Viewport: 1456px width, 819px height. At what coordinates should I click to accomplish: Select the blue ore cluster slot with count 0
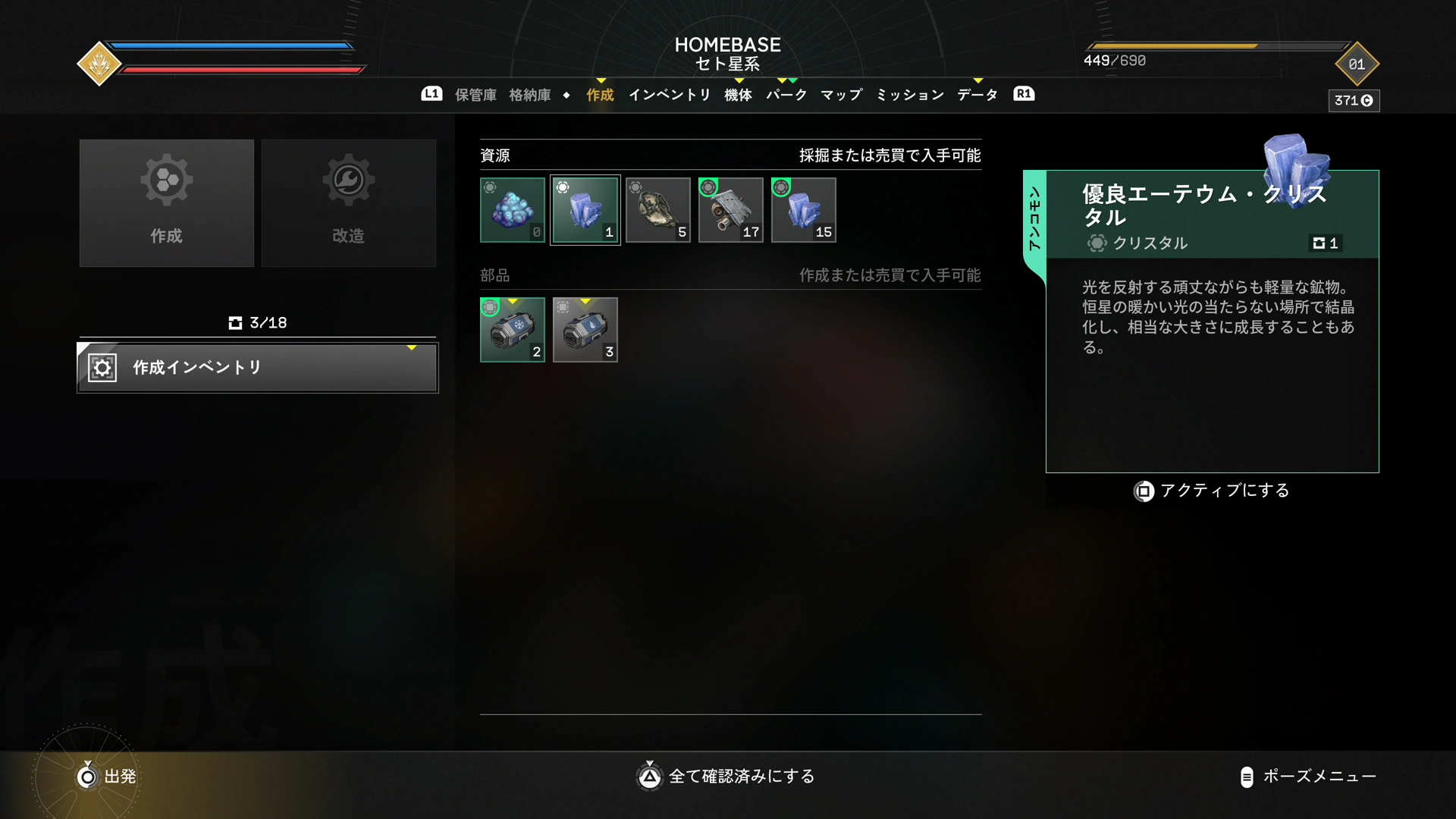(x=513, y=210)
